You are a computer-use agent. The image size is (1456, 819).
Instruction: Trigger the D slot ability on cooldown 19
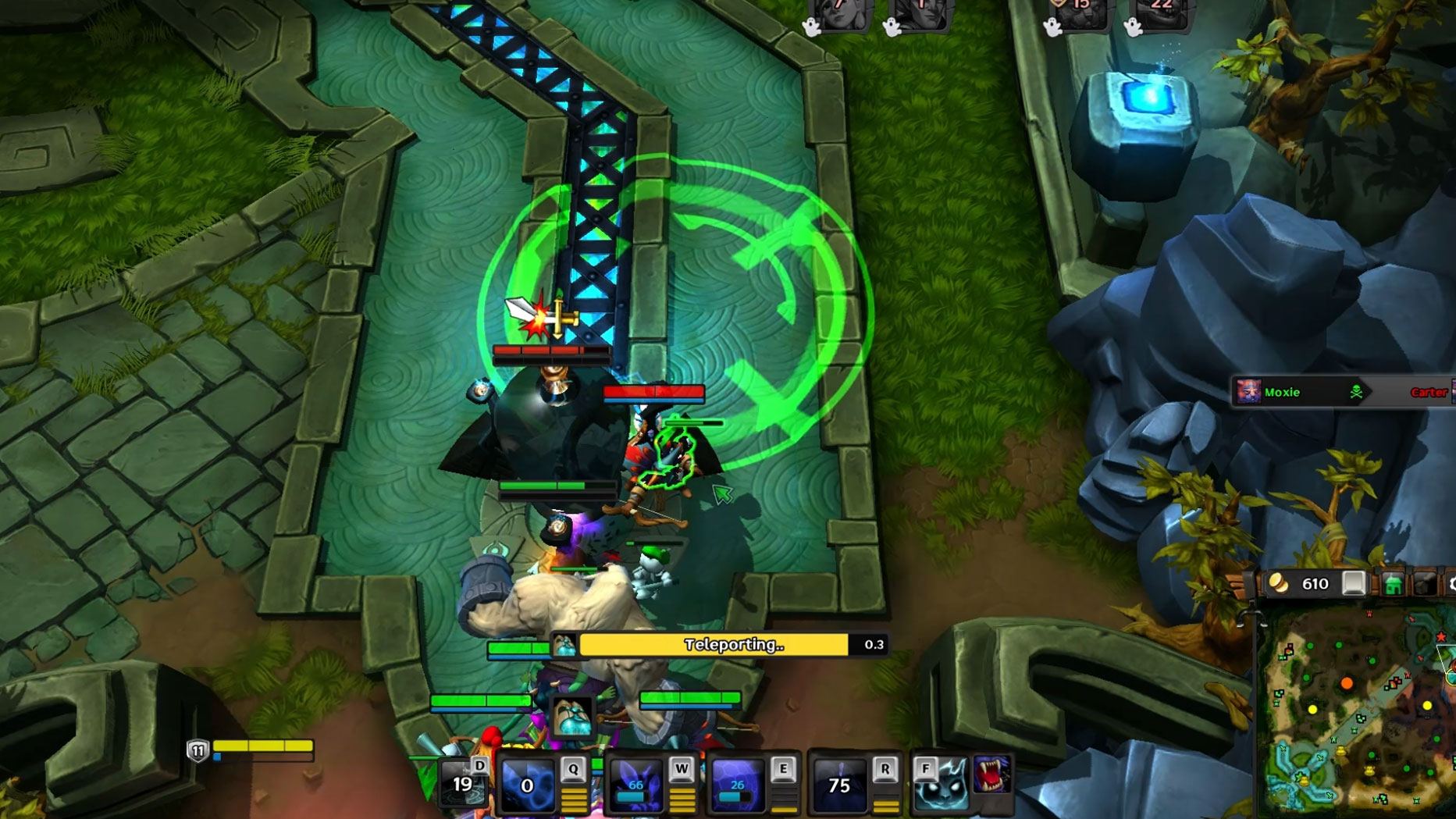tap(462, 784)
